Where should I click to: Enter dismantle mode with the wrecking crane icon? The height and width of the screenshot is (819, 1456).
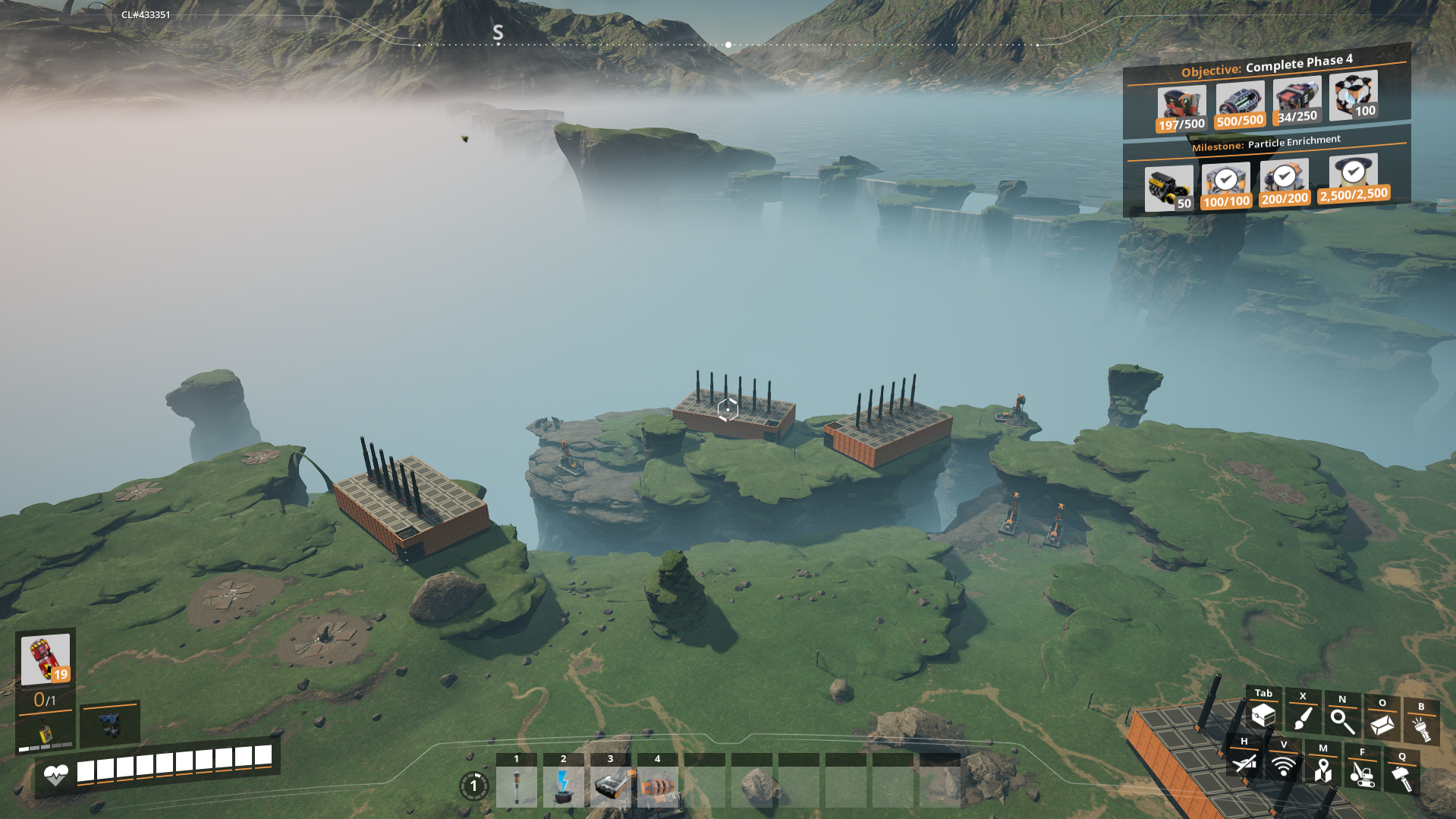(1363, 773)
